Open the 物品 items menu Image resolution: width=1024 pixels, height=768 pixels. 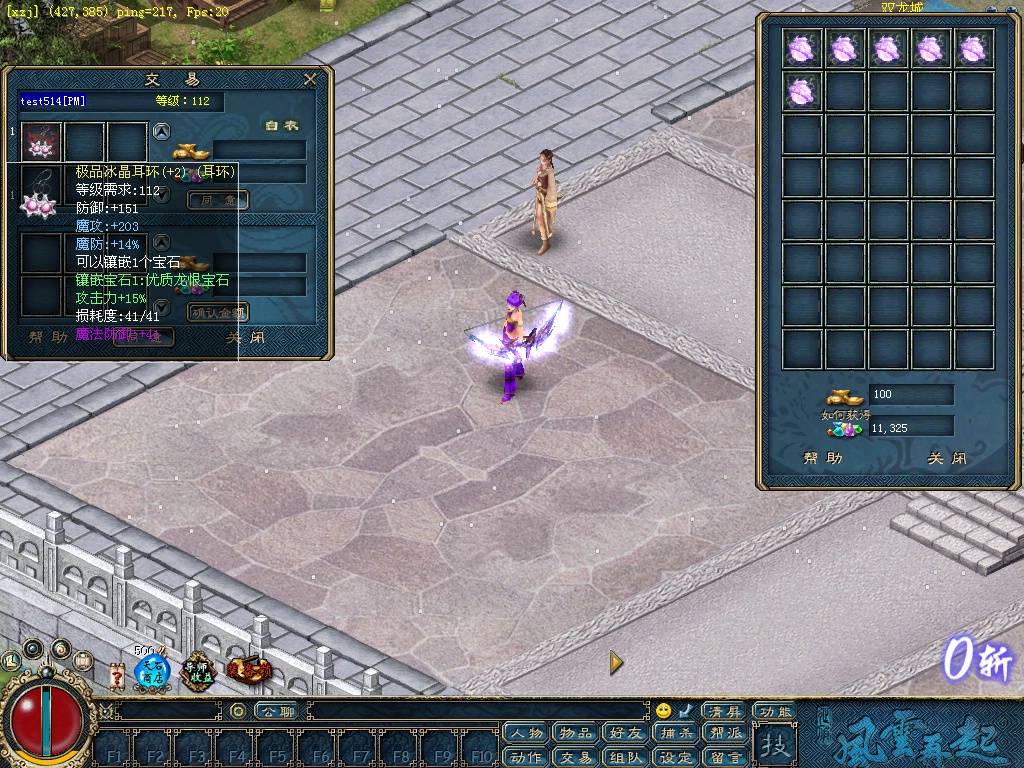[x=575, y=733]
